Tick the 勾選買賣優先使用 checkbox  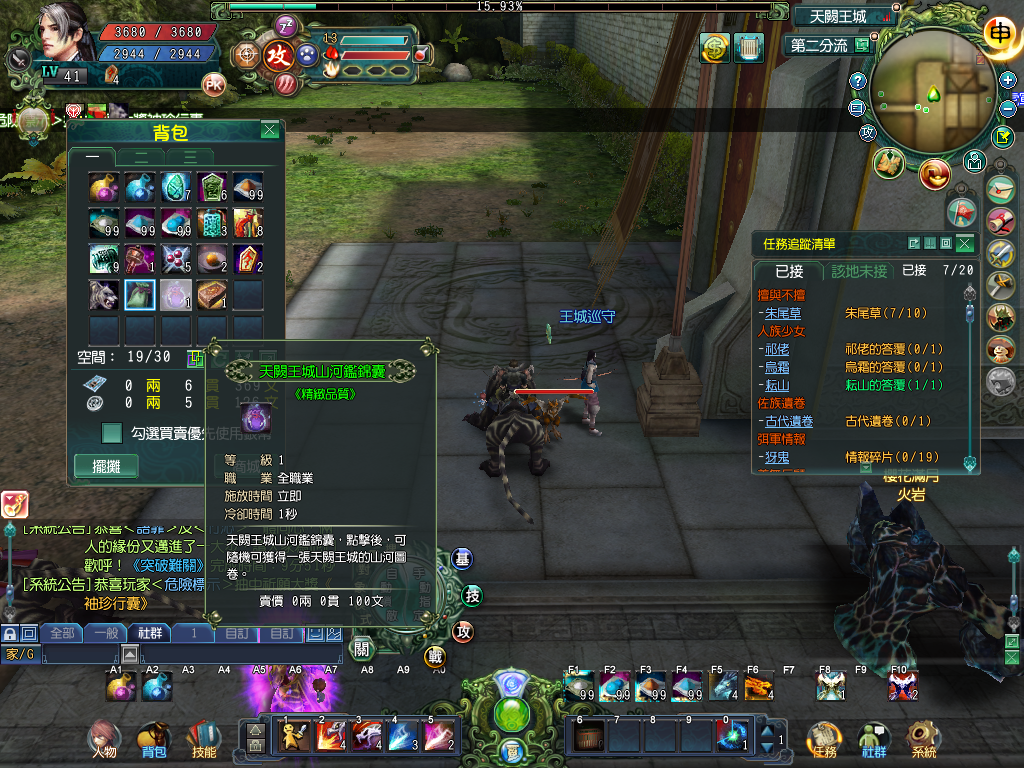(112, 432)
